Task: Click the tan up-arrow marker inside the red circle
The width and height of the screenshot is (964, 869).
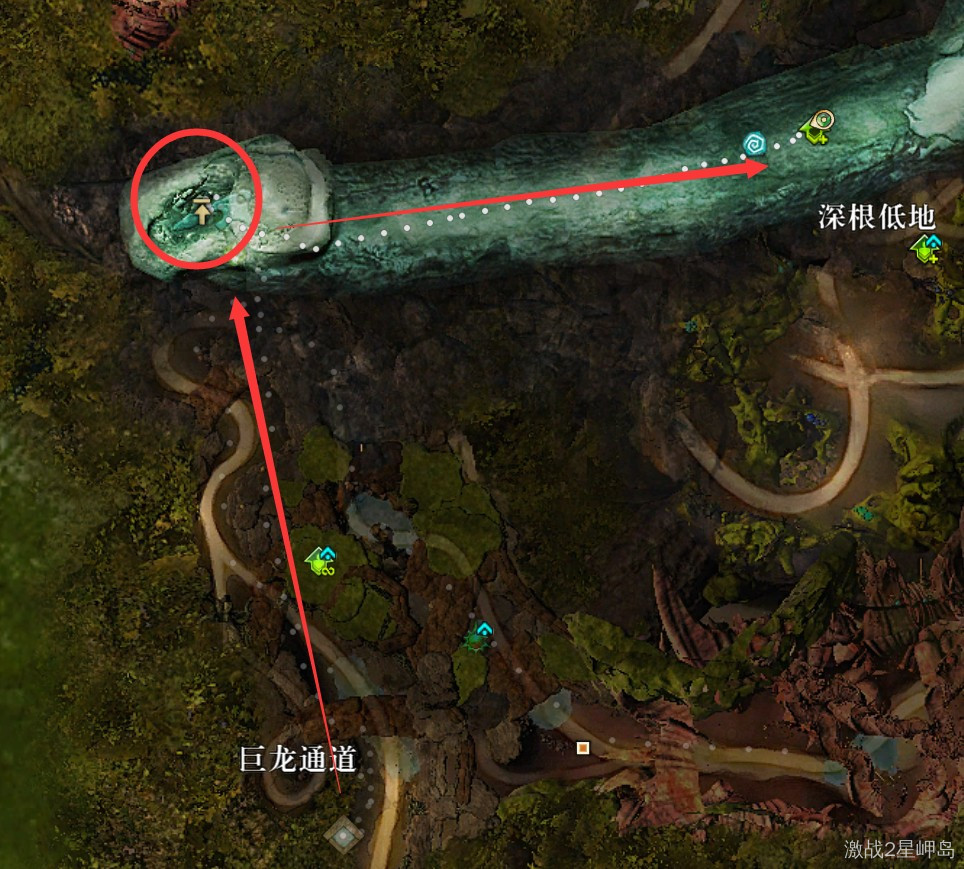Action: pyautogui.click(x=202, y=211)
